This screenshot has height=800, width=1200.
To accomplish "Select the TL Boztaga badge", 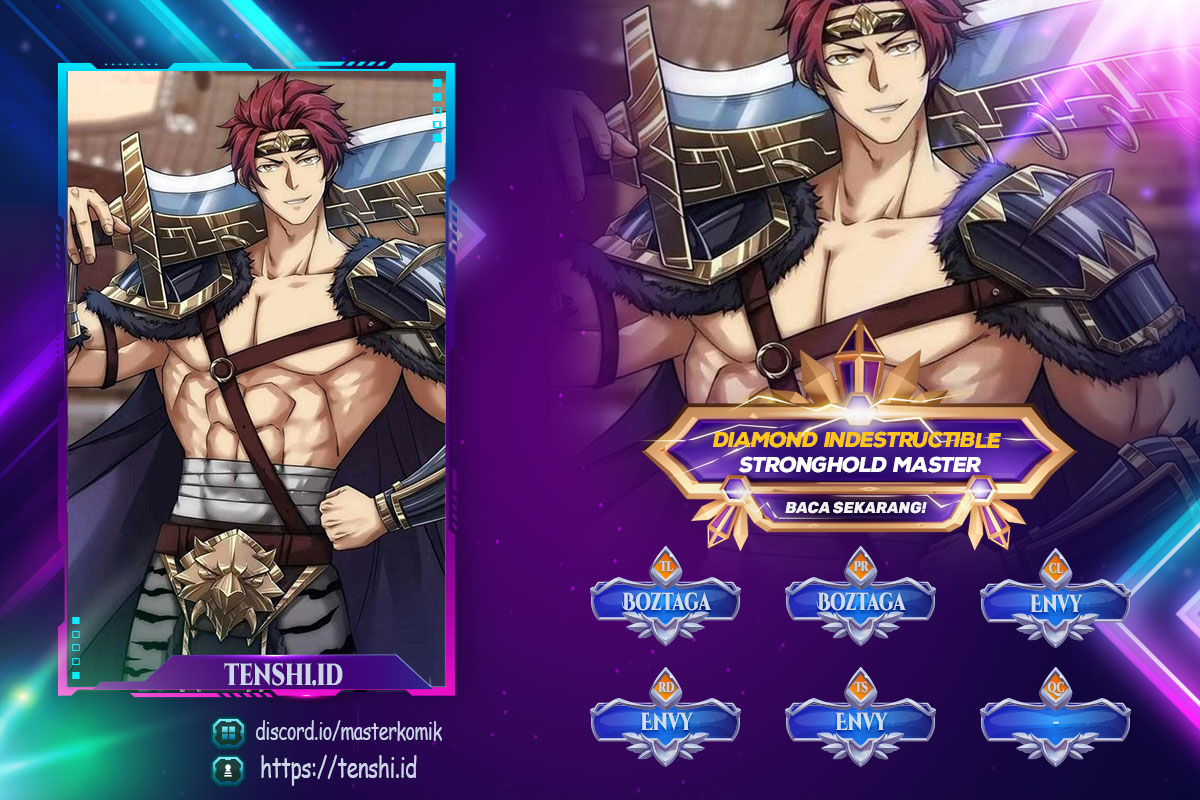I will click(665, 602).
